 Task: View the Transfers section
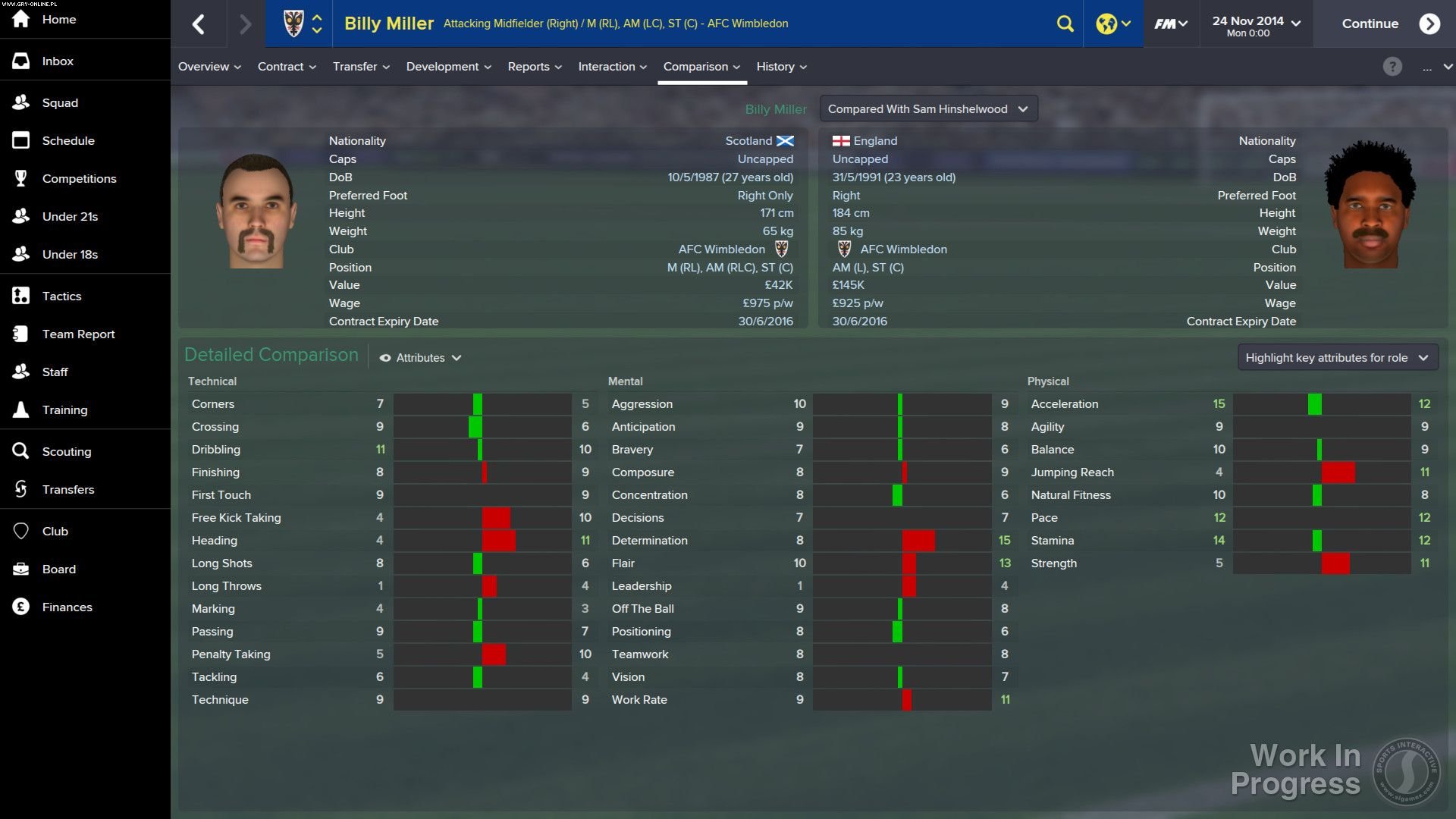(69, 489)
